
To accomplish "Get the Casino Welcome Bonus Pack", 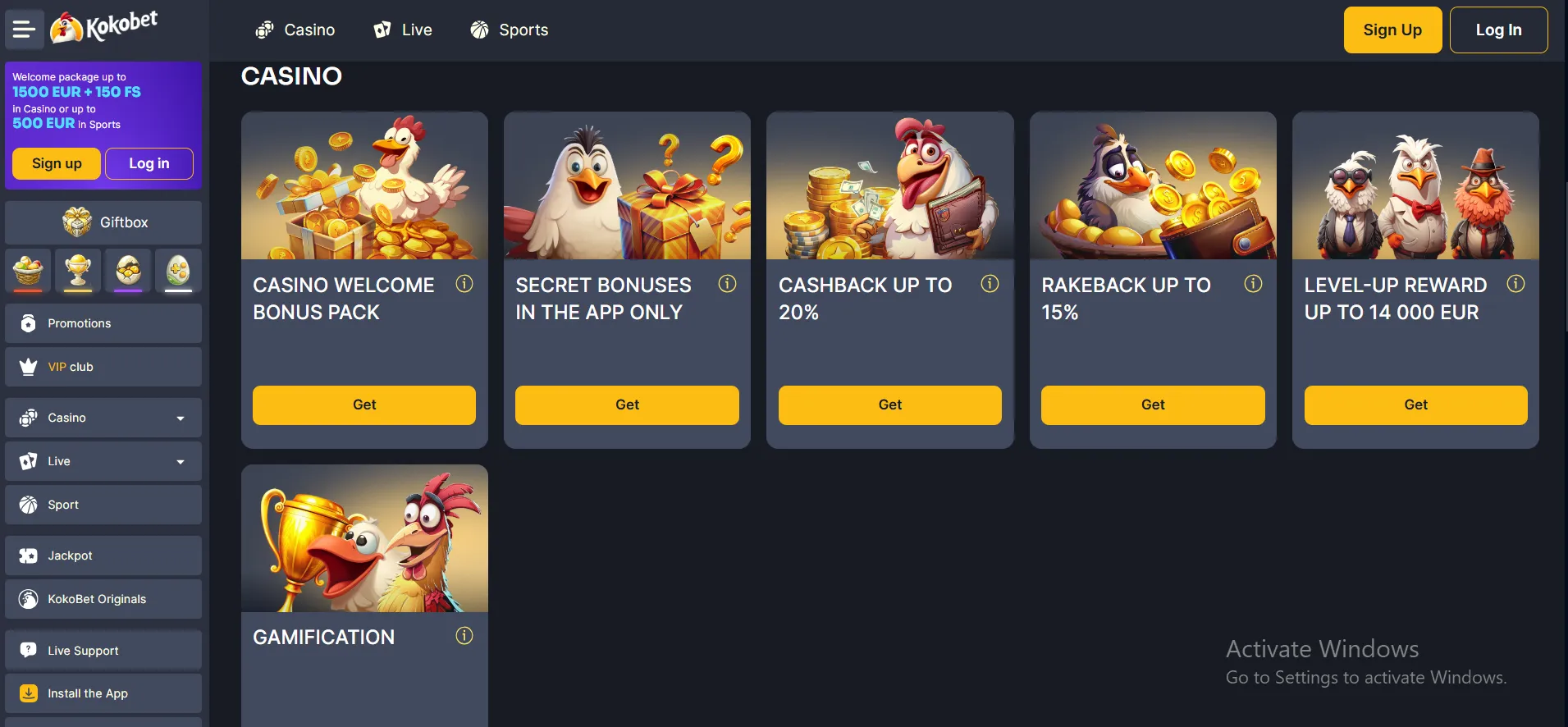I will pos(364,405).
